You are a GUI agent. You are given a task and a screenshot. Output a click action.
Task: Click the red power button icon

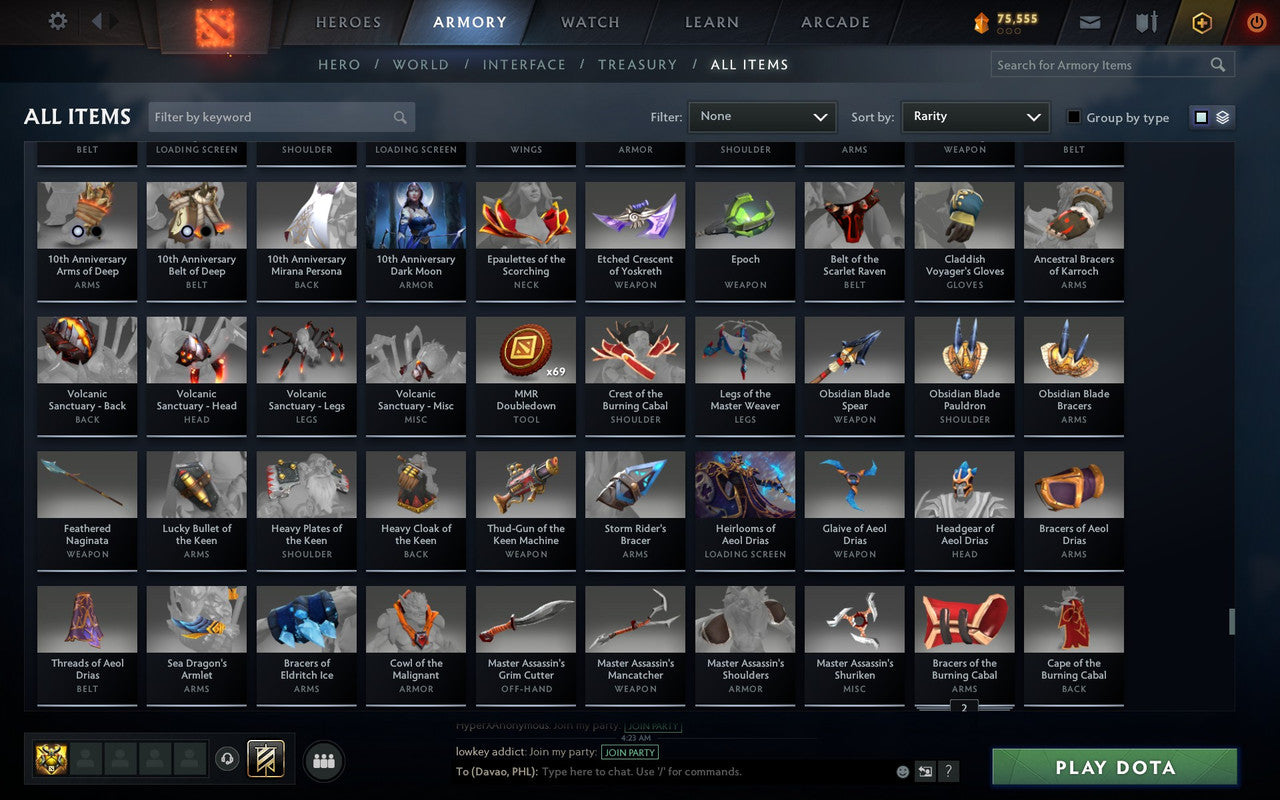[1256, 22]
